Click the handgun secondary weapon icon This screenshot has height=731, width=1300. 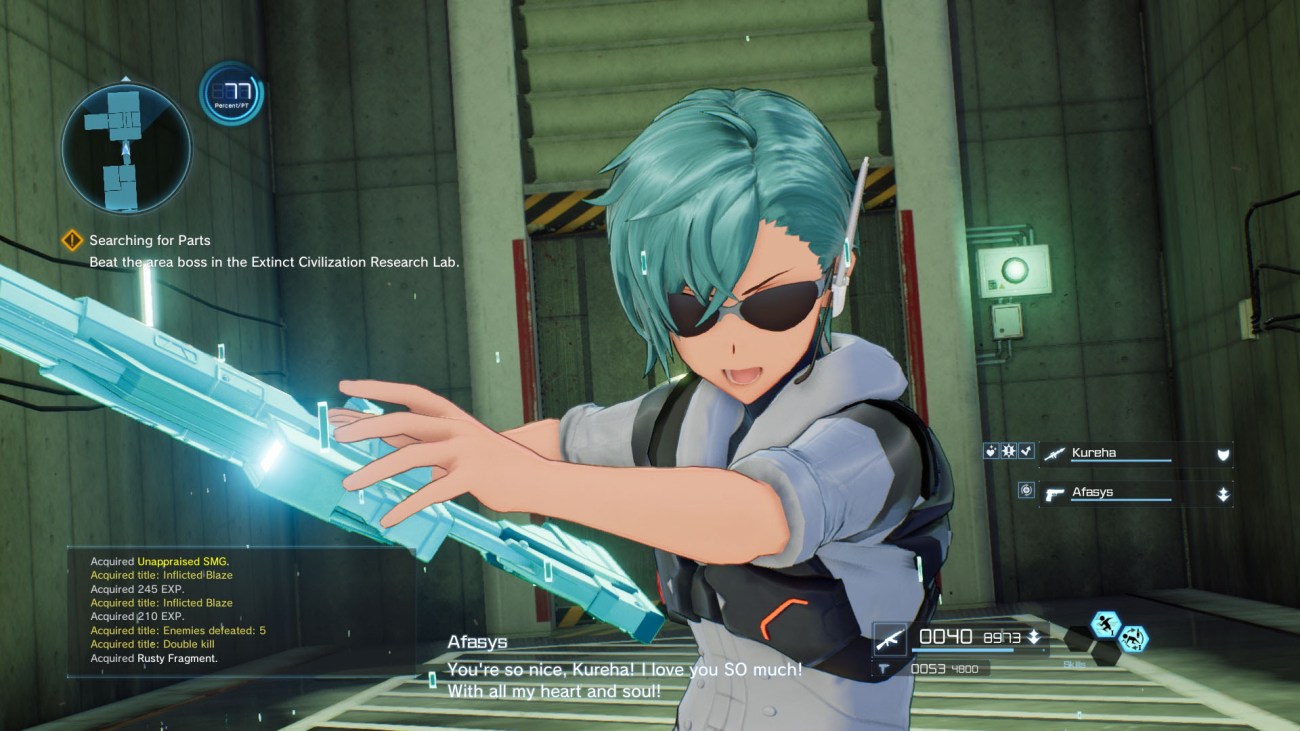pyautogui.click(x=884, y=667)
